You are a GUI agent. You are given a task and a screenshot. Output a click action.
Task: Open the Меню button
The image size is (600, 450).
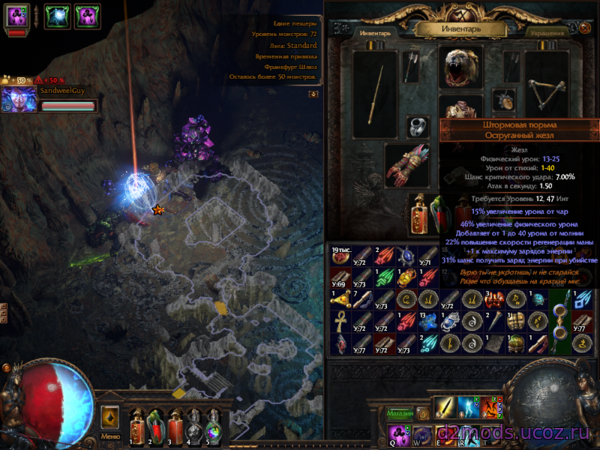[x=110, y=436]
